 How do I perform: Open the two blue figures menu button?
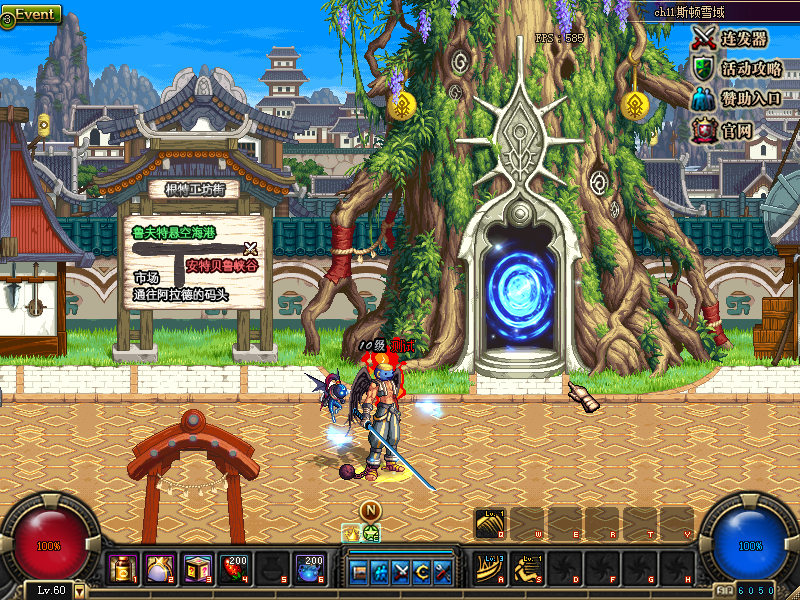pos(380,573)
